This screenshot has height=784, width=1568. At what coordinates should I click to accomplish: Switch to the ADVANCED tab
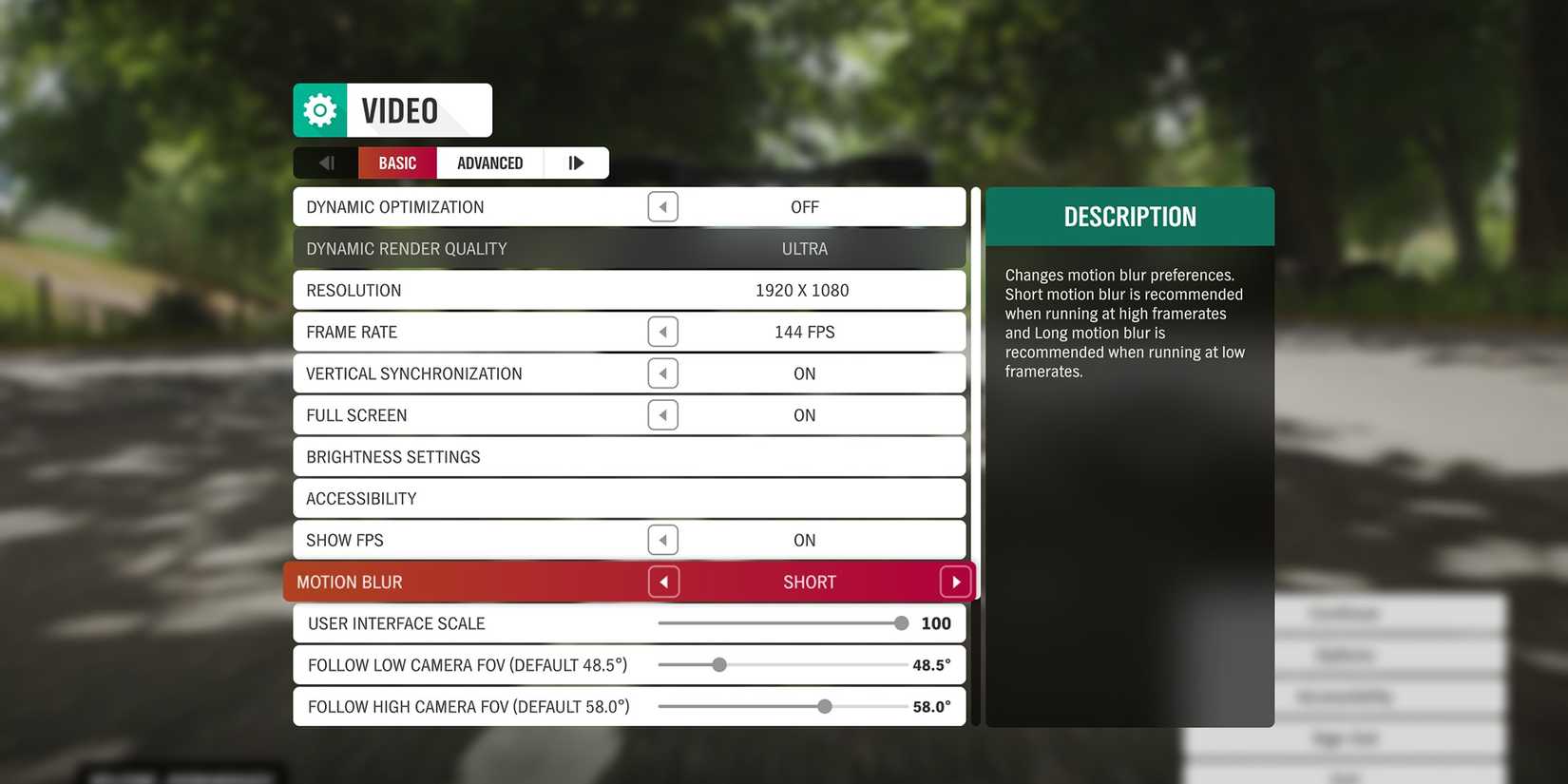490,163
